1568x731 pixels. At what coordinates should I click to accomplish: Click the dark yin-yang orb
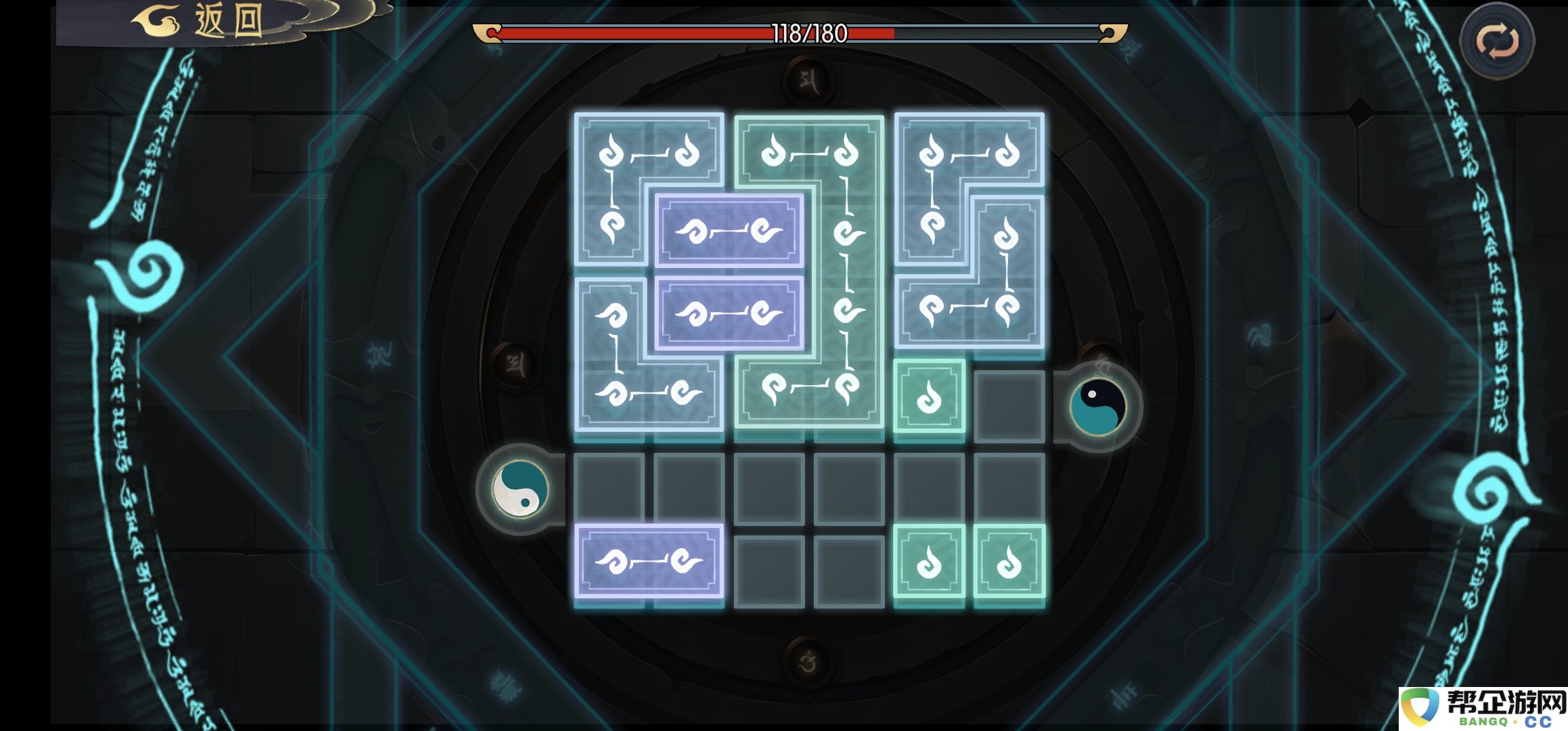(1097, 406)
